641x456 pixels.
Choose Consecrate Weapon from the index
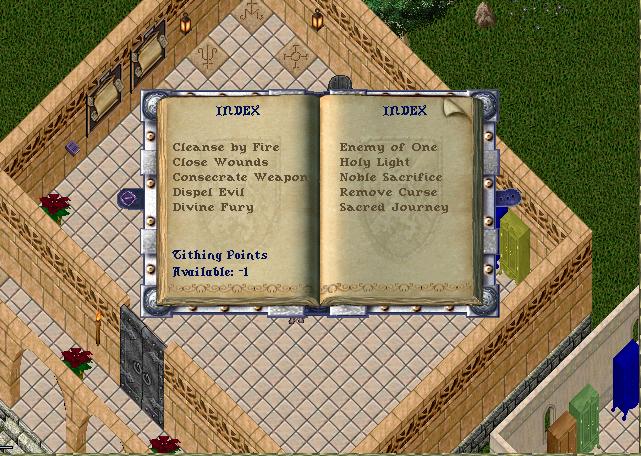coord(240,177)
